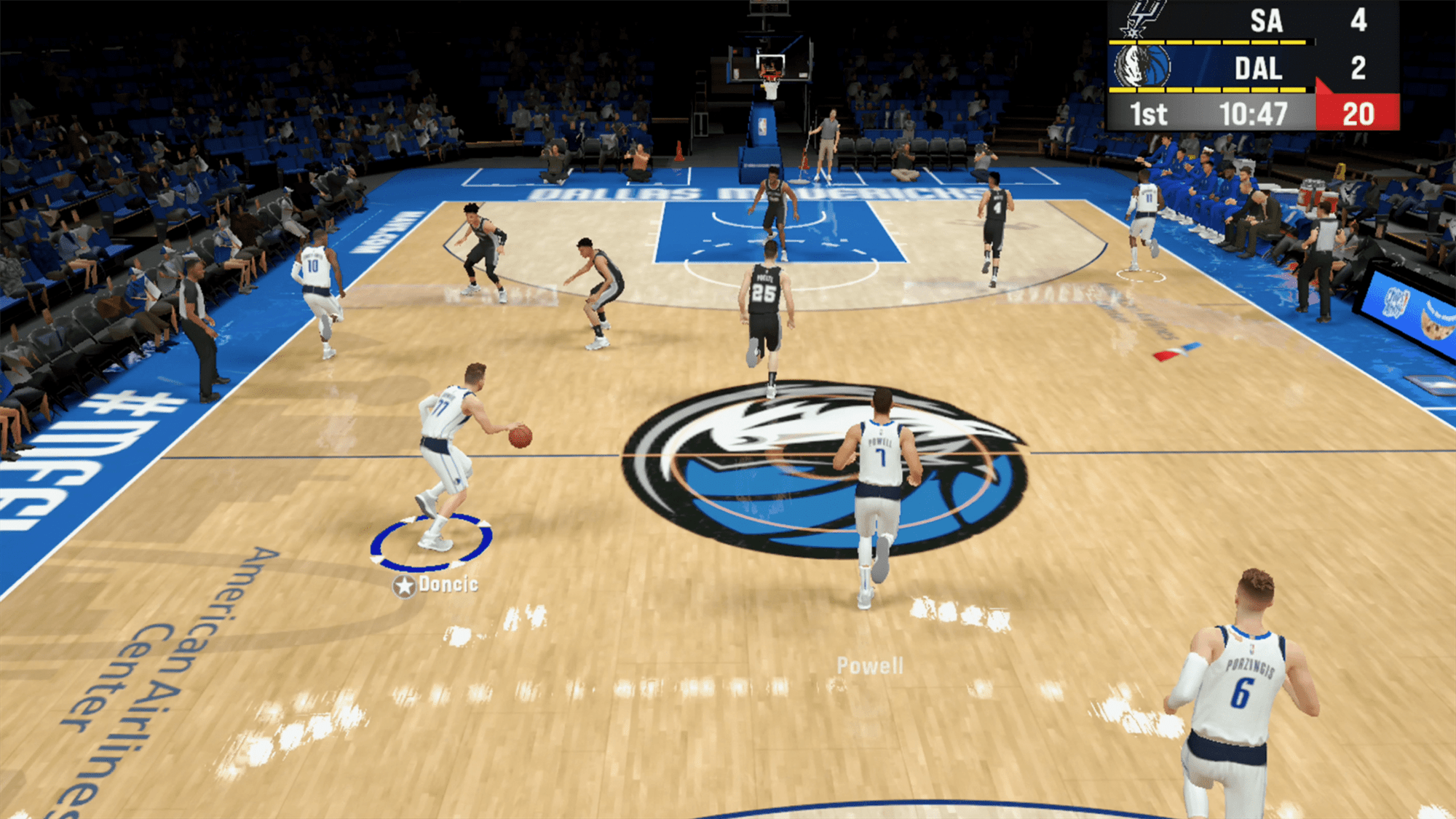This screenshot has width=1456, height=819.
Task: Select the 1st quarter indicator
Action: [x=1149, y=113]
